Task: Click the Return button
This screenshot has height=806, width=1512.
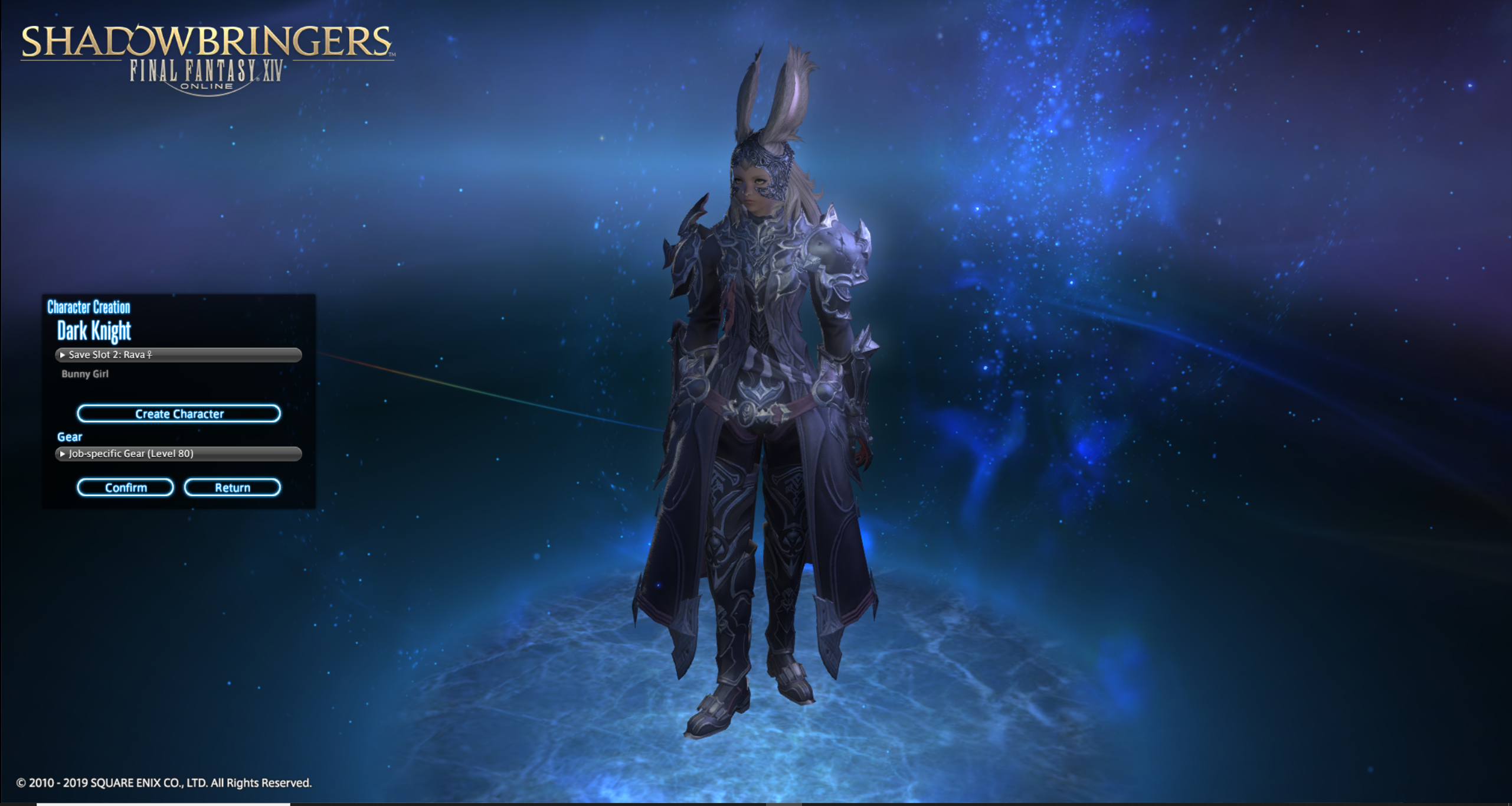Action: coord(233,487)
